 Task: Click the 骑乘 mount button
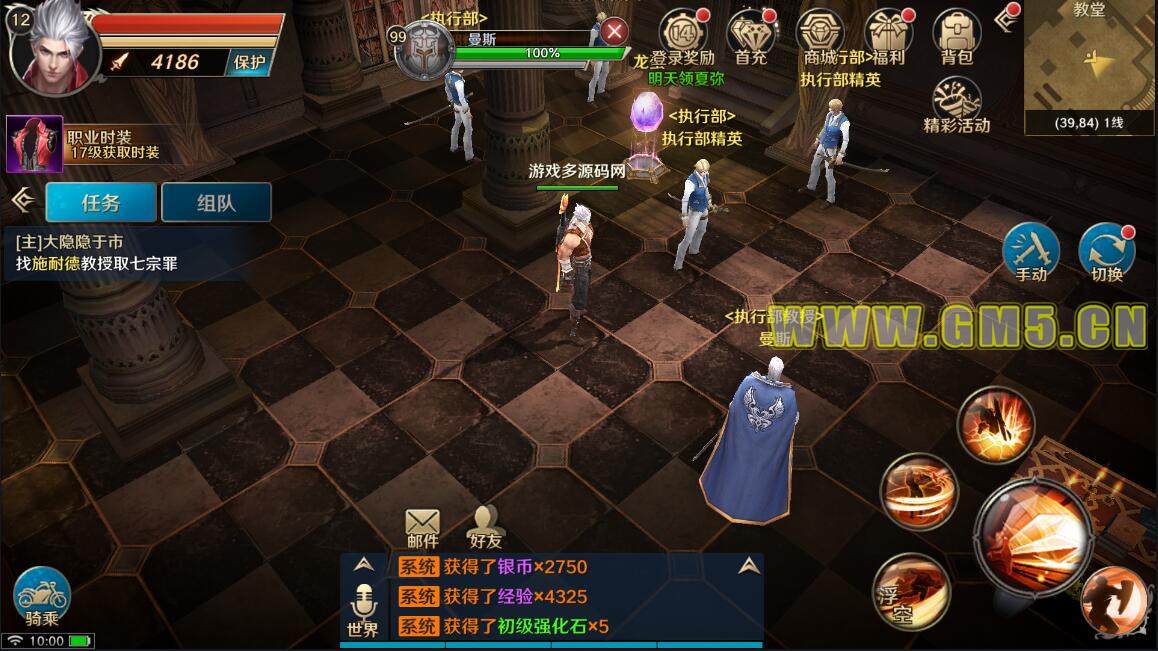pos(42,596)
